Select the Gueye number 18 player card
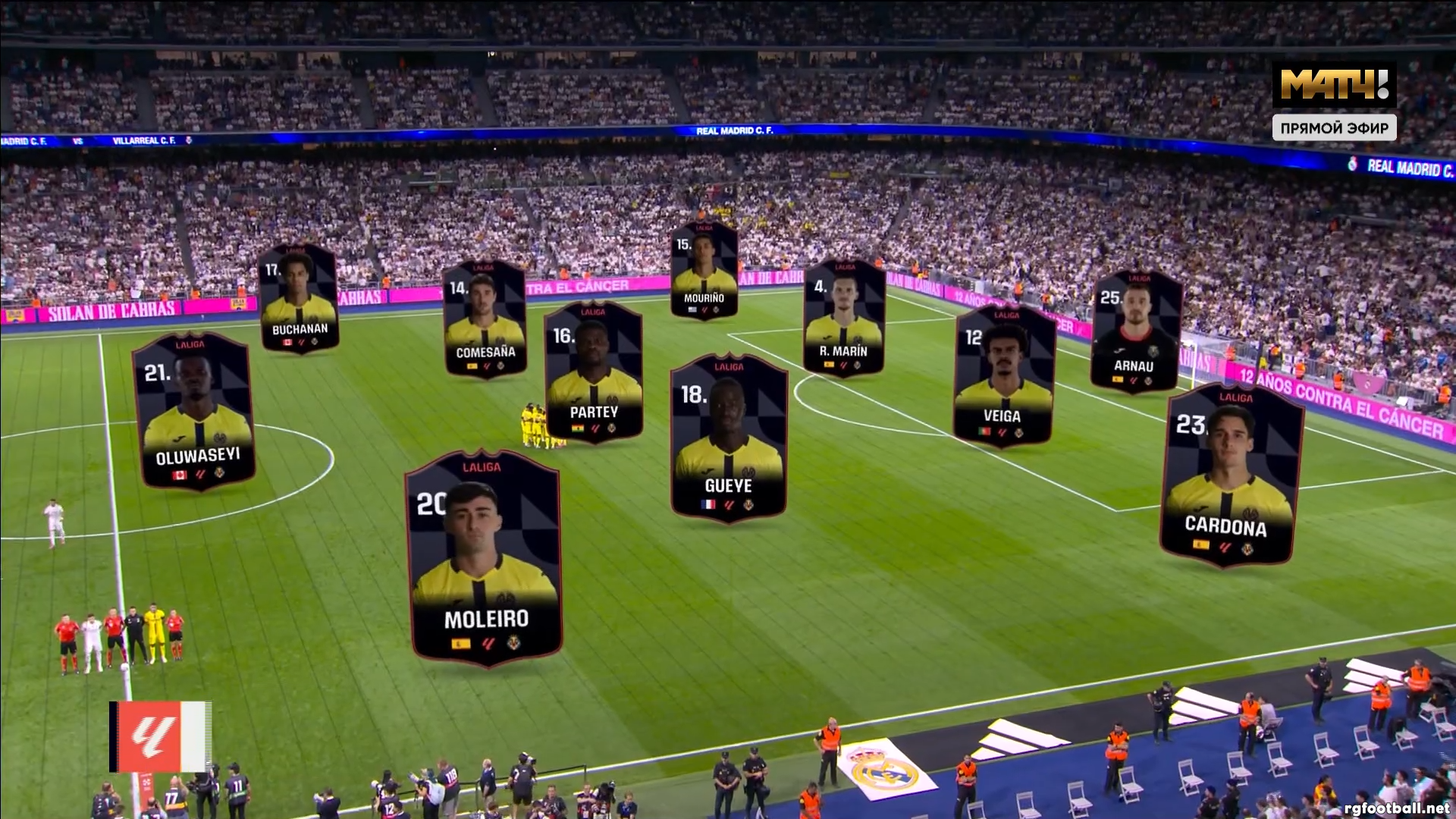1456x819 pixels. pyautogui.click(x=728, y=438)
